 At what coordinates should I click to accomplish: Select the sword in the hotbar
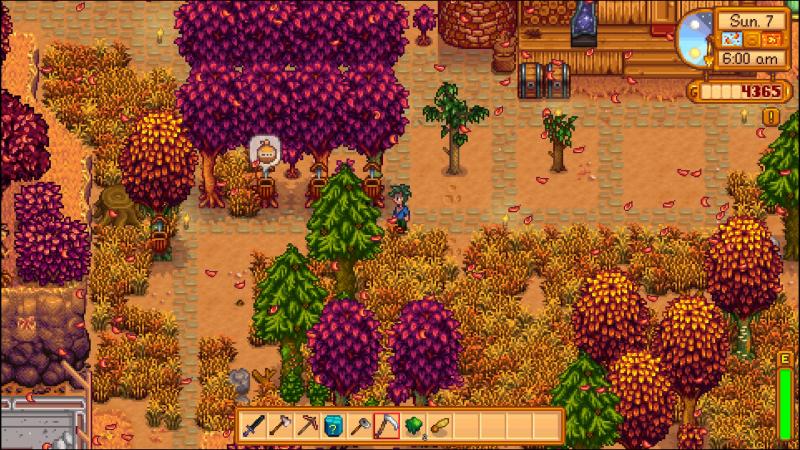[254, 426]
